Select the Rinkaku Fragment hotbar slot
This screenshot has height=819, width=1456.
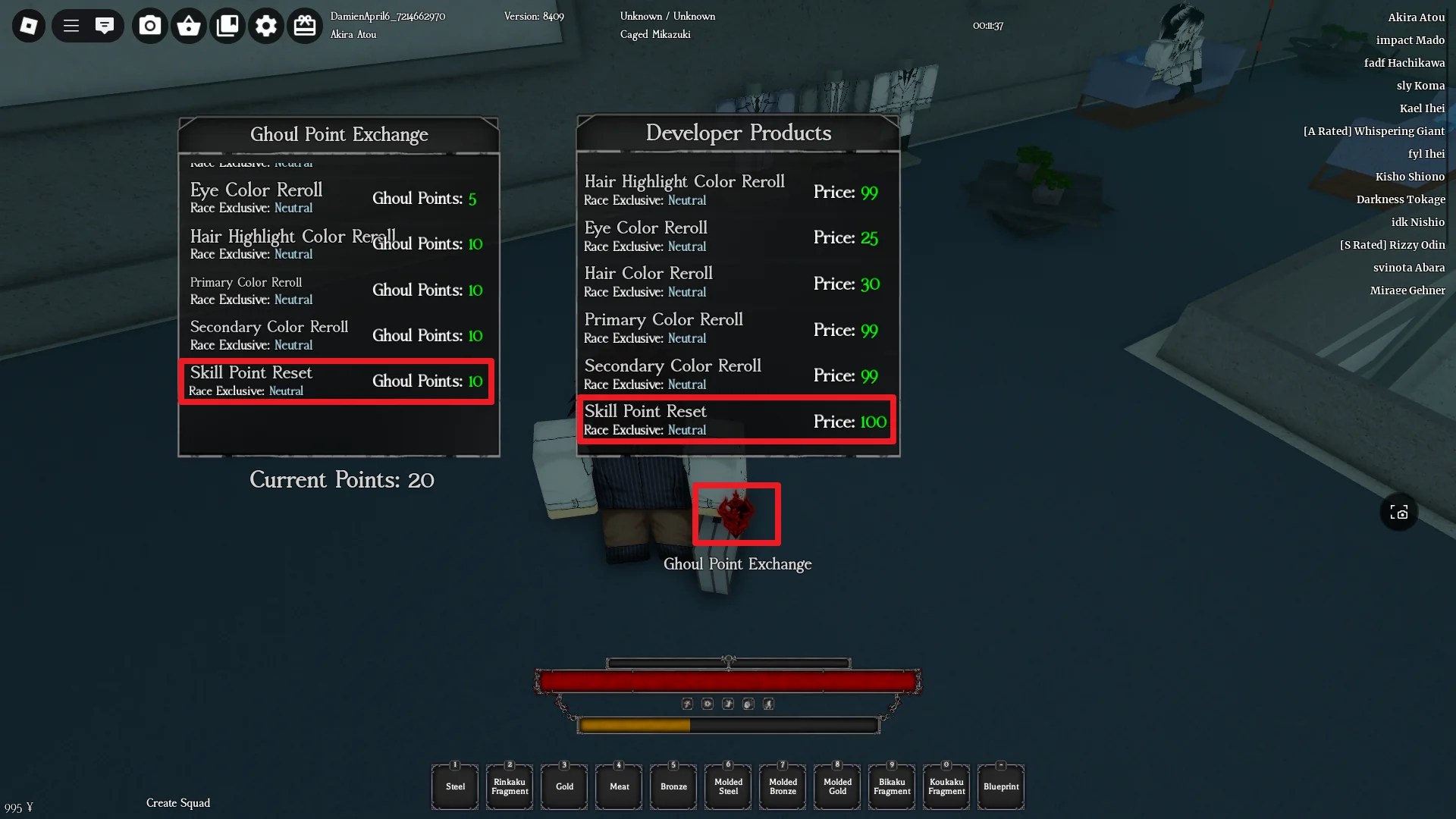(x=509, y=786)
